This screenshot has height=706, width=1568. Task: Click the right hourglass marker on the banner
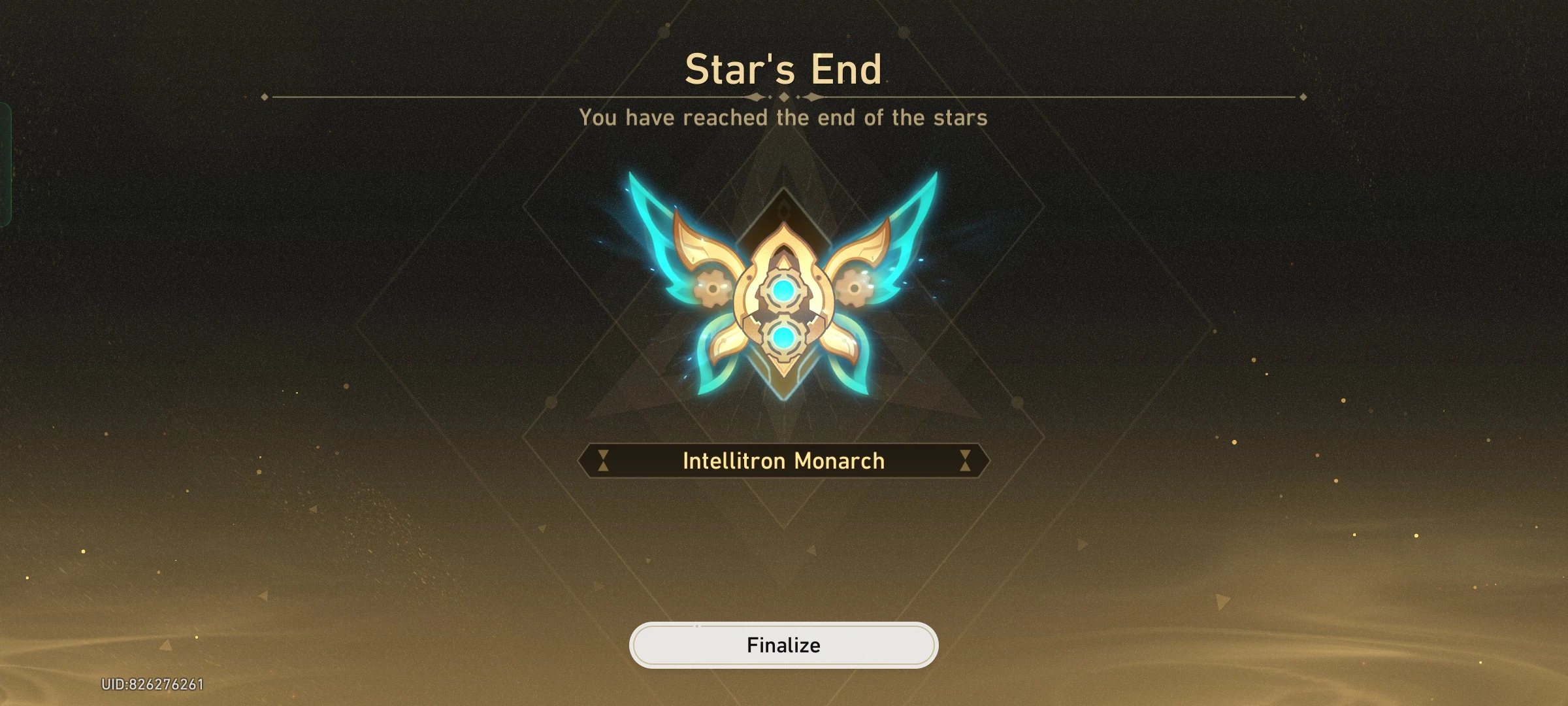coord(966,460)
